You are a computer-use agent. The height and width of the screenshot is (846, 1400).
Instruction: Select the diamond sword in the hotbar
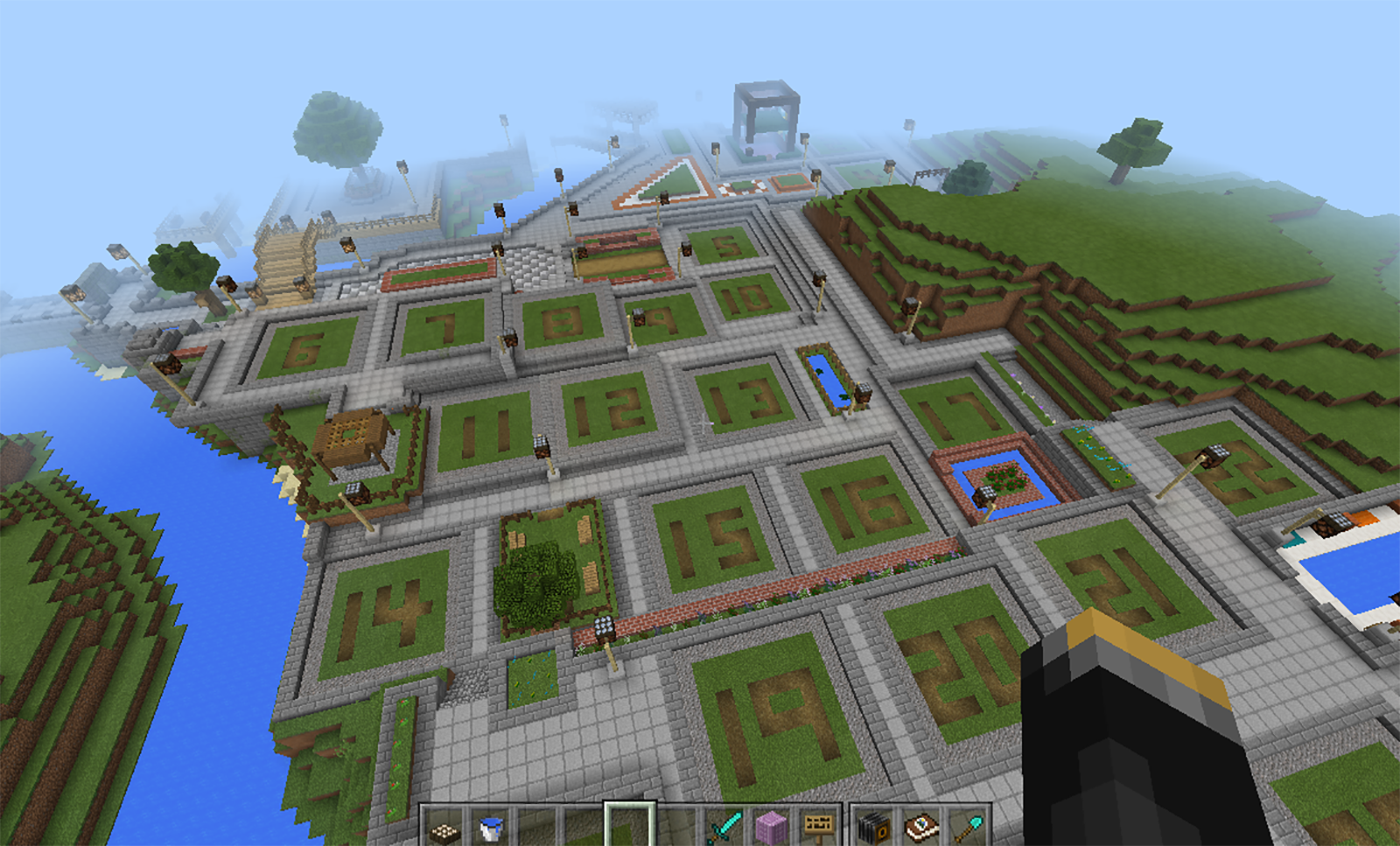(x=722, y=827)
